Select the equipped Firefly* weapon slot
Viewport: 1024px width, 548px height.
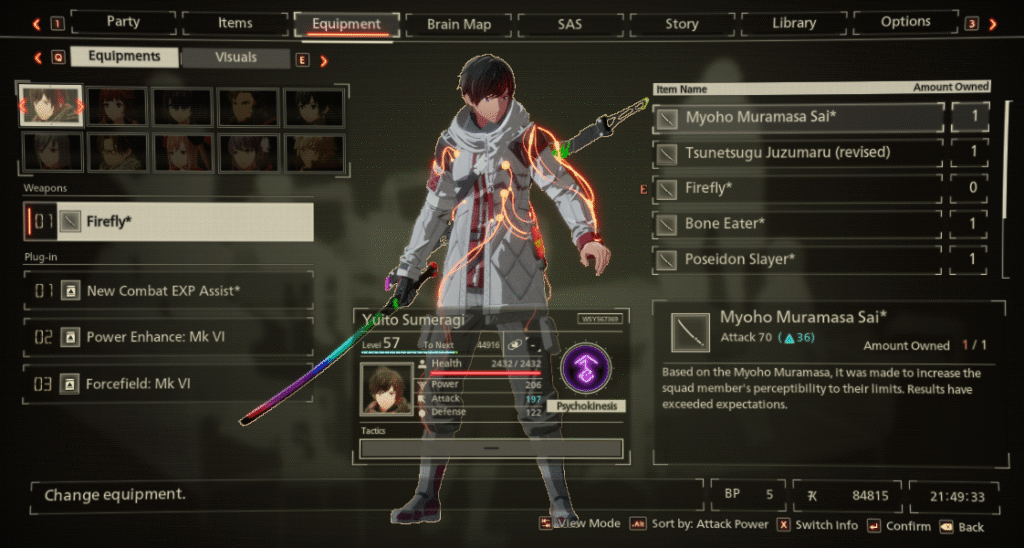[168, 222]
